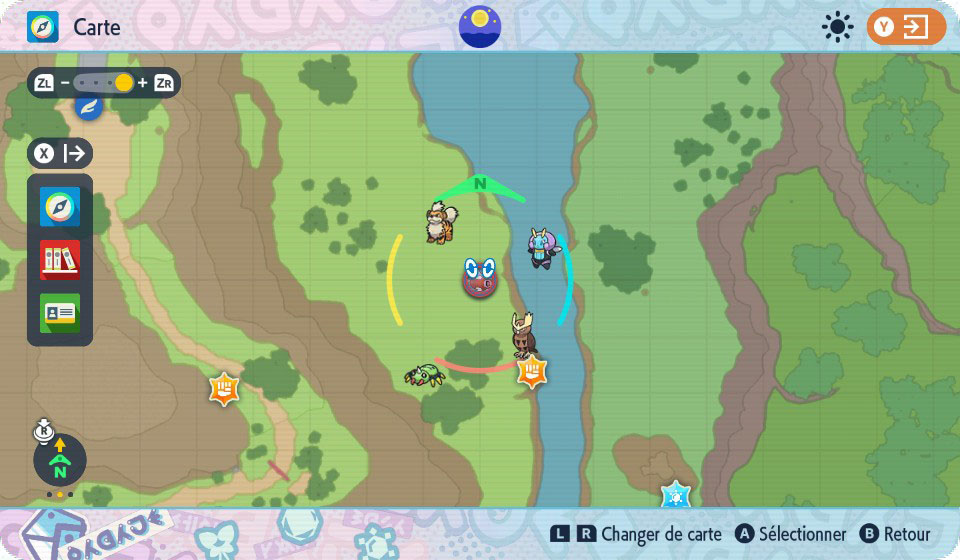The height and width of the screenshot is (560, 960).
Task: Click the night moon icon in the header
Action: point(480,26)
